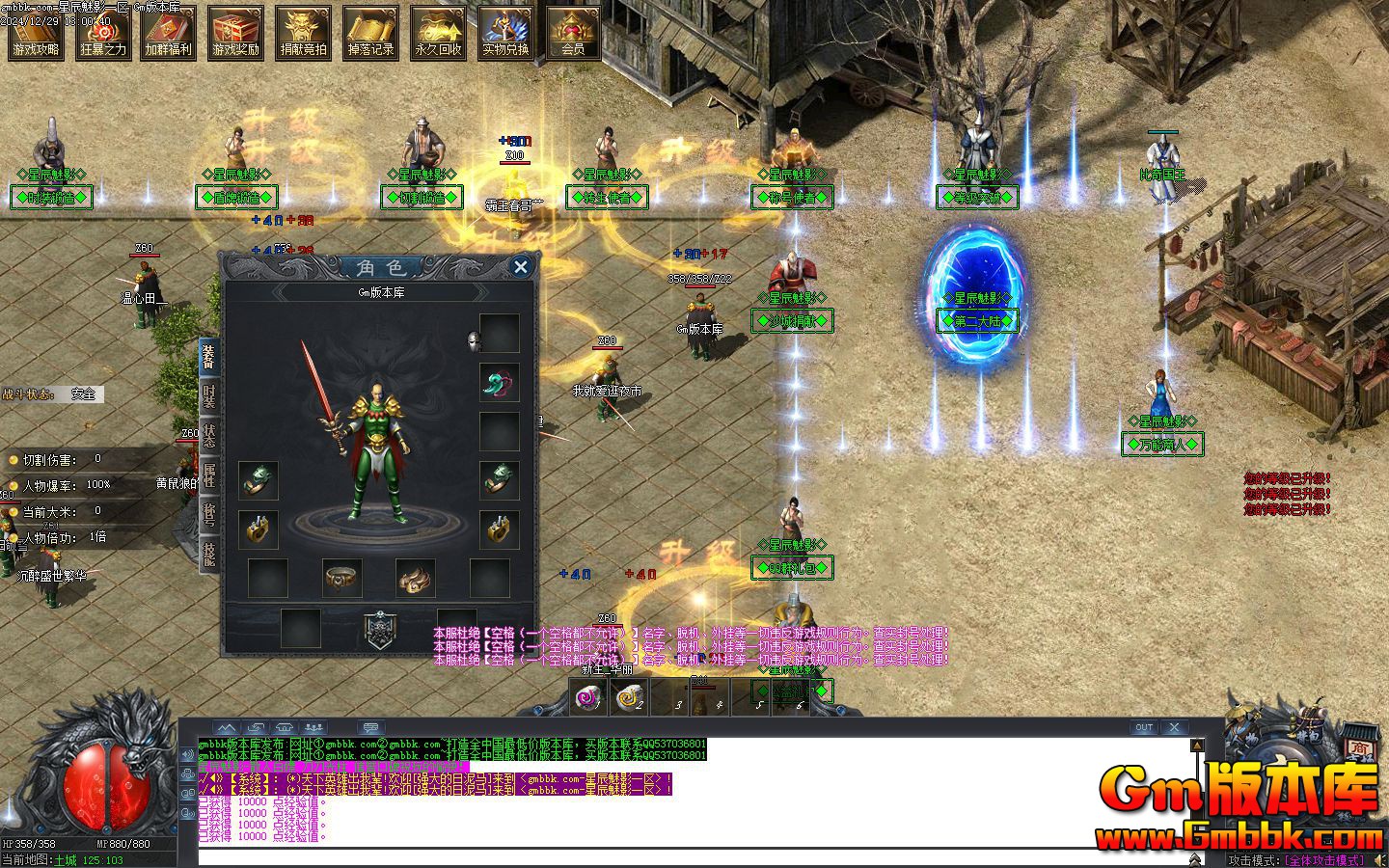This screenshot has width=1389, height=868.
Task: Open 捐献竞拍 donation auction
Action: tap(303, 32)
